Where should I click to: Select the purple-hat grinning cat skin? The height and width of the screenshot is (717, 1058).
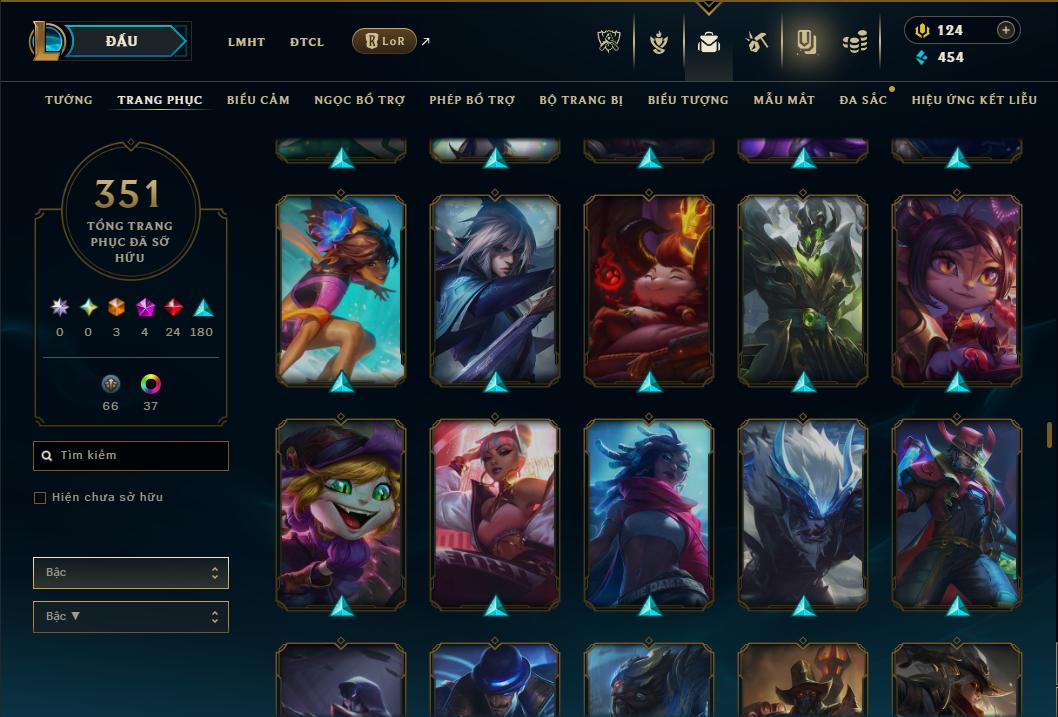click(341, 512)
